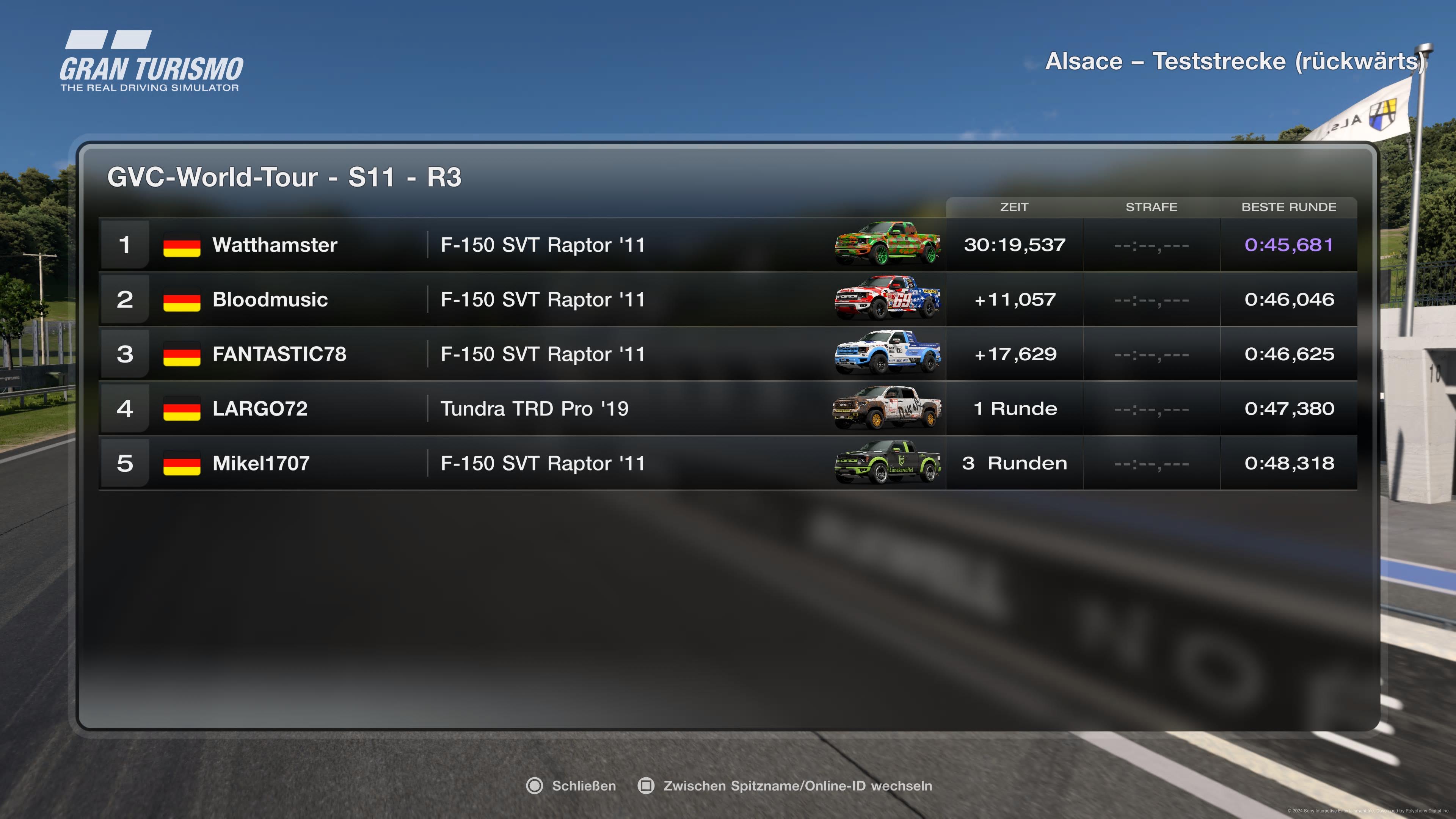Image resolution: width=1456 pixels, height=819 pixels.
Task: Click the green camouflage Raptor thumbnail
Action: coord(887,244)
